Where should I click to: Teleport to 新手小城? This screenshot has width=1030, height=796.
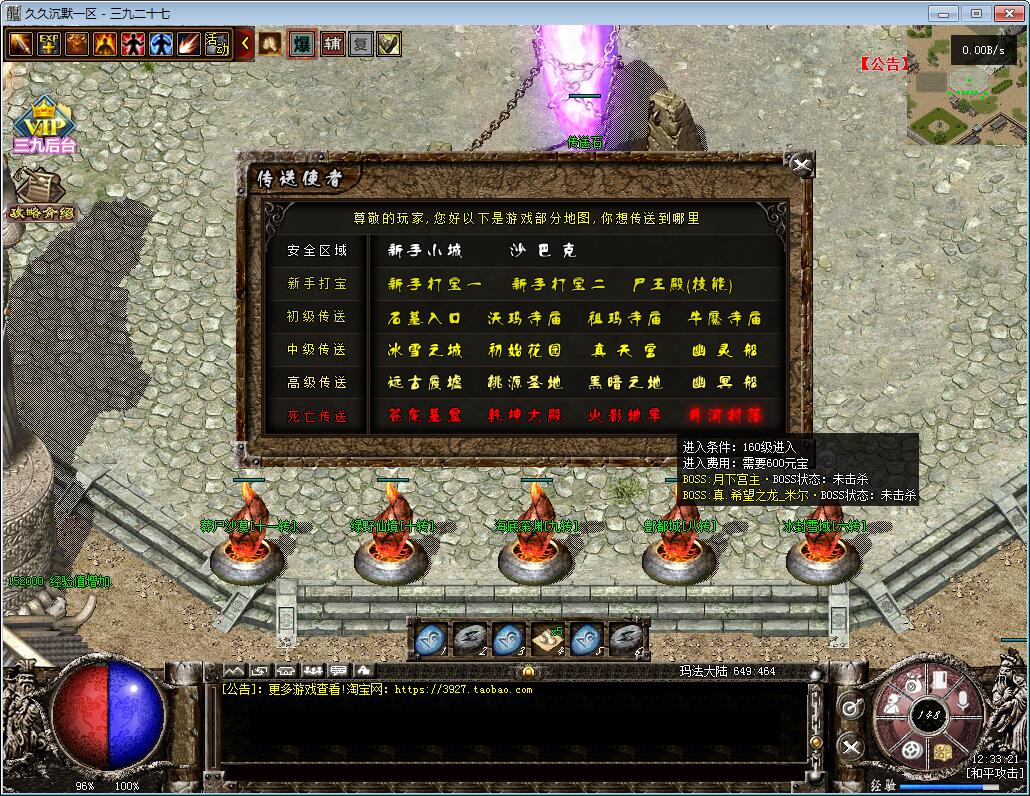(425, 251)
